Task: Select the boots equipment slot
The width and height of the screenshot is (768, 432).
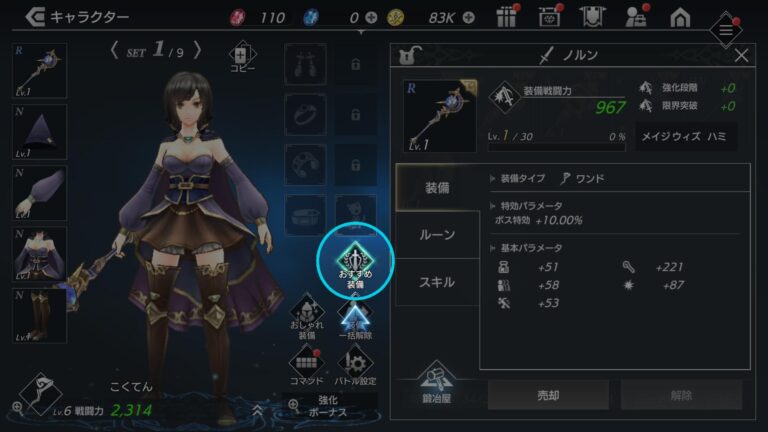Action: pyautogui.click(x=39, y=313)
